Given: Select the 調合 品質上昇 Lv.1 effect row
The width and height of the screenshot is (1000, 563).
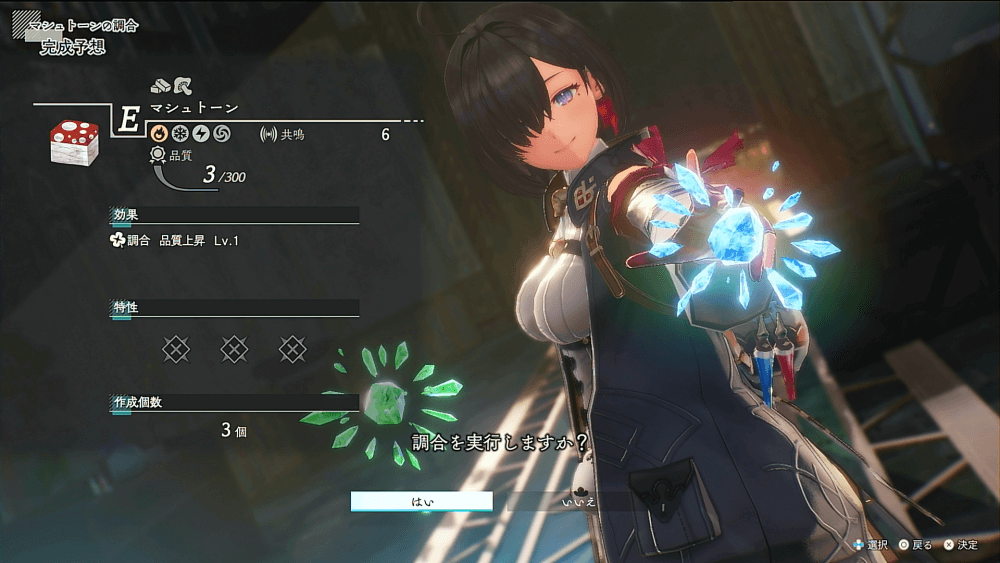Looking at the screenshot, I should point(176,241).
